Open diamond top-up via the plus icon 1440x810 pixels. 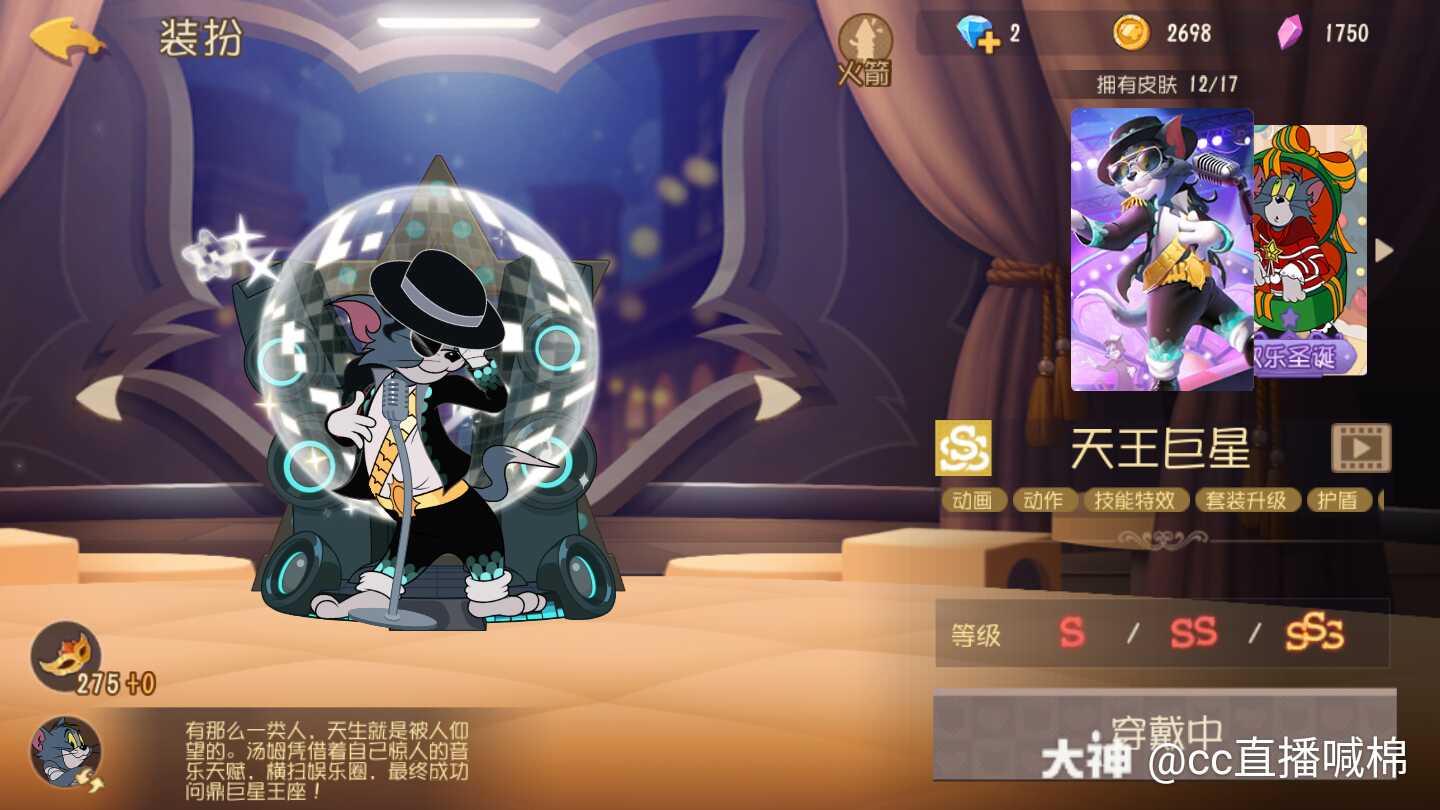click(990, 42)
